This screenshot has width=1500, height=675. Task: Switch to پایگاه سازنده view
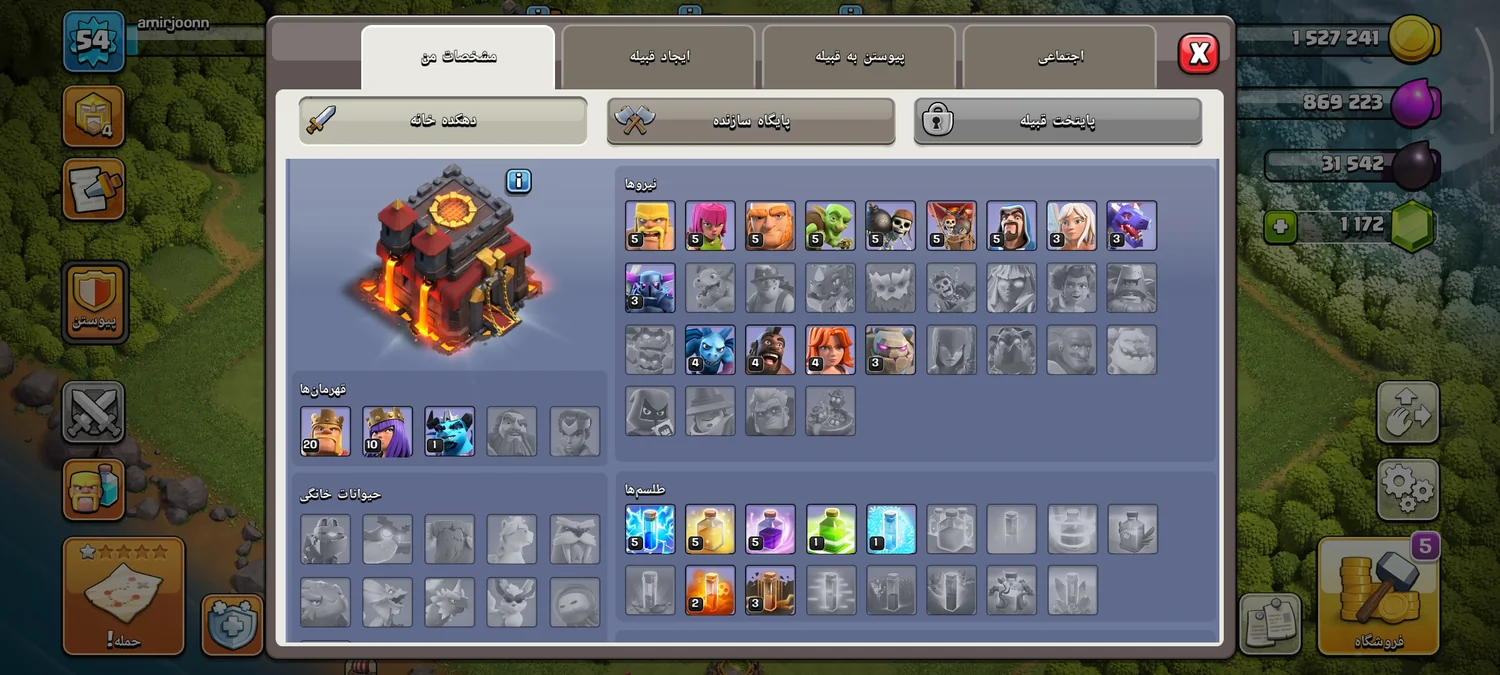[x=751, y=121]
